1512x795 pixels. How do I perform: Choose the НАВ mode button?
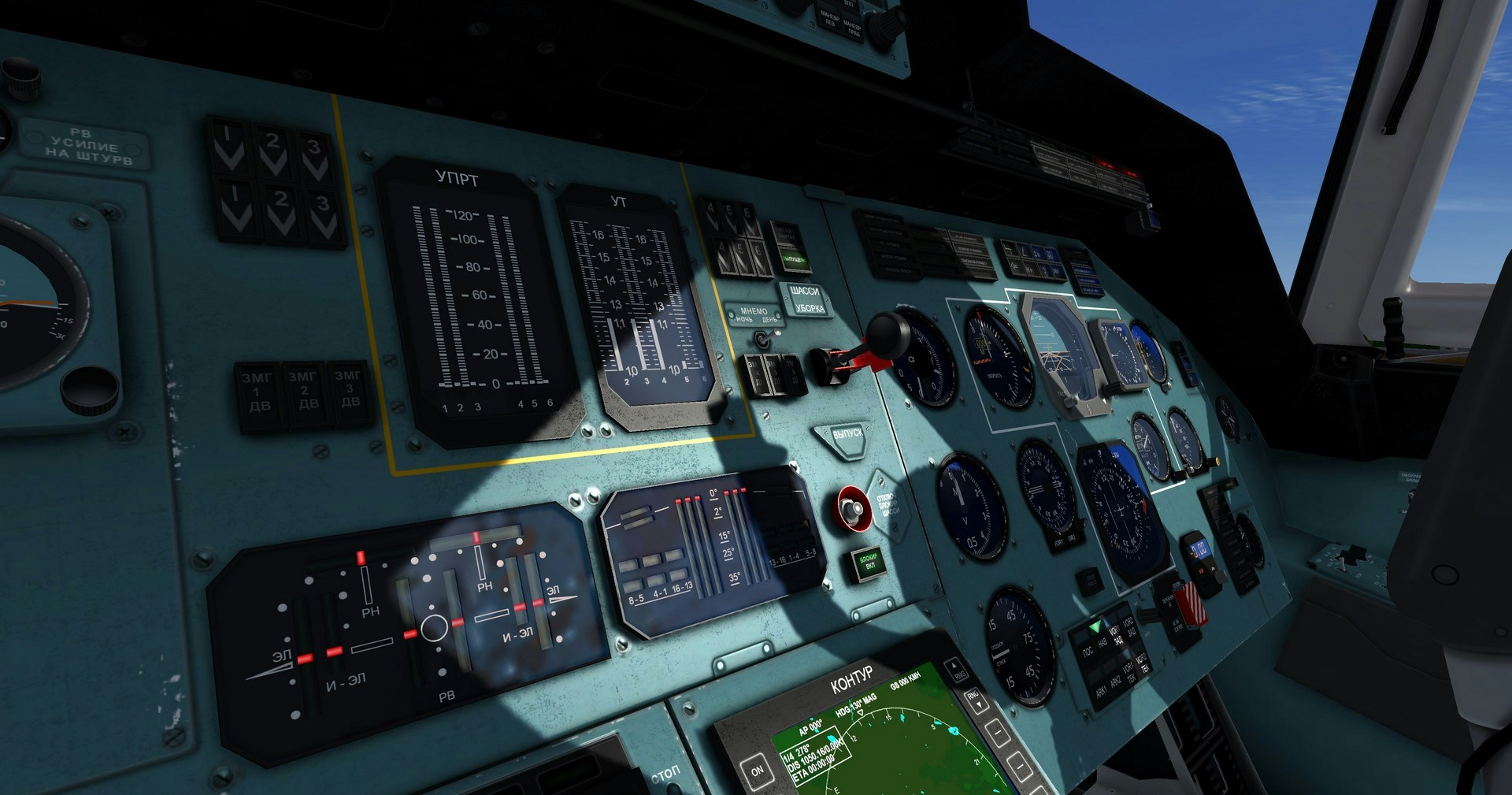tap(1101, 645)
